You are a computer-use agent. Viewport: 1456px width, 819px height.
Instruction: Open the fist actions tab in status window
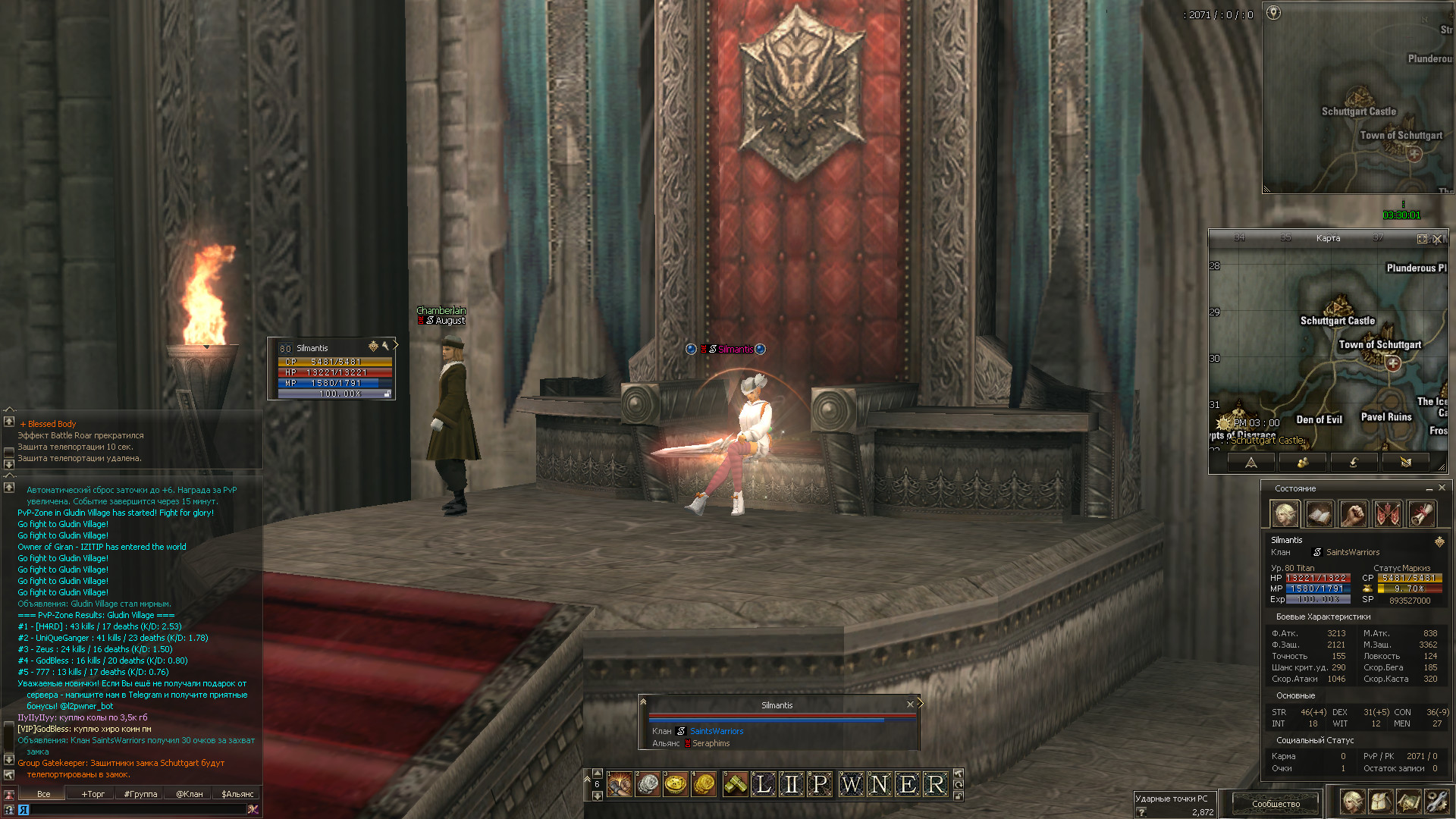pyautogui.click(x=1353, y=514)
